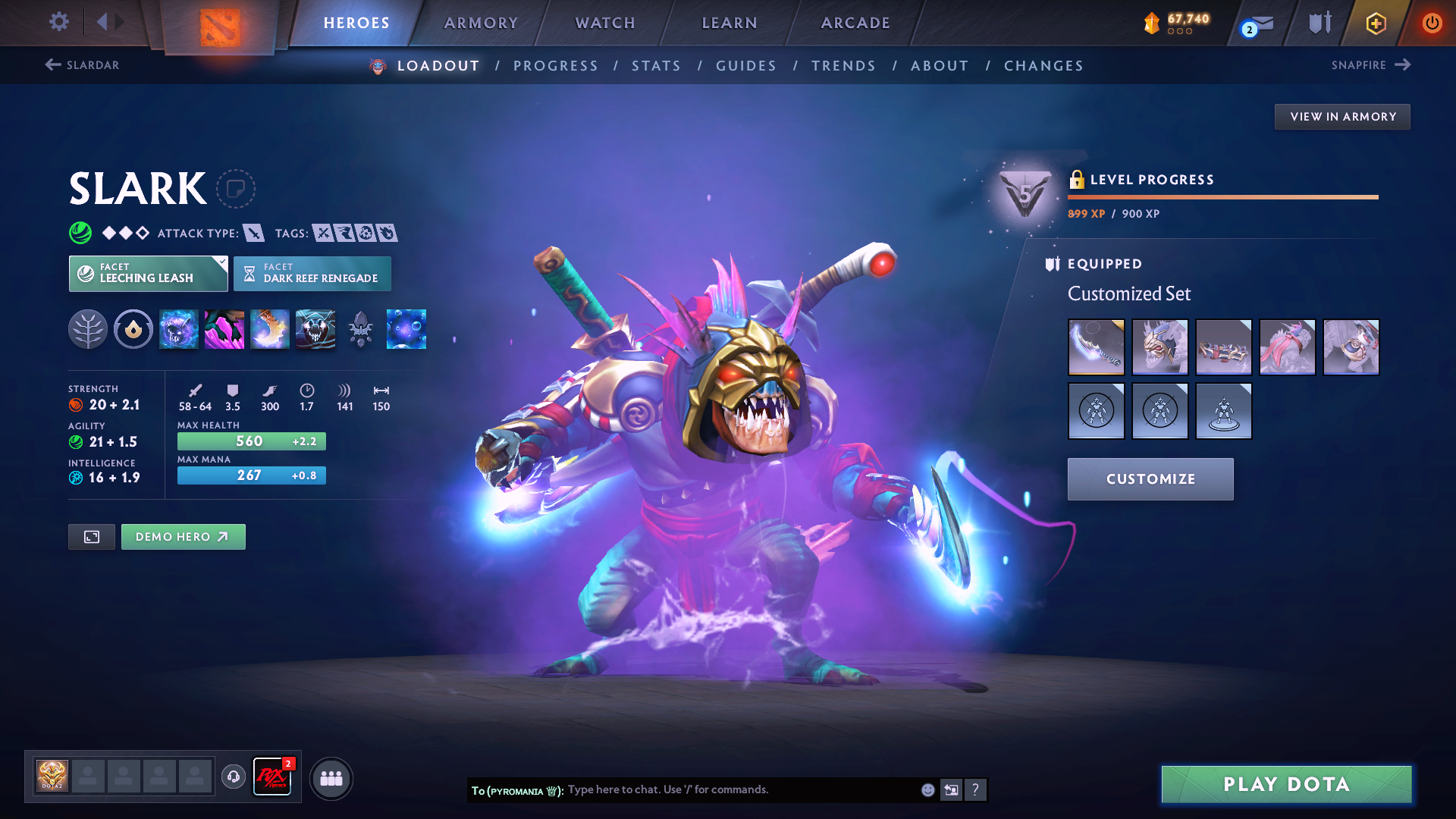Quit the game with the power button
1456x819 pixels.
(x=1432, y=23)
